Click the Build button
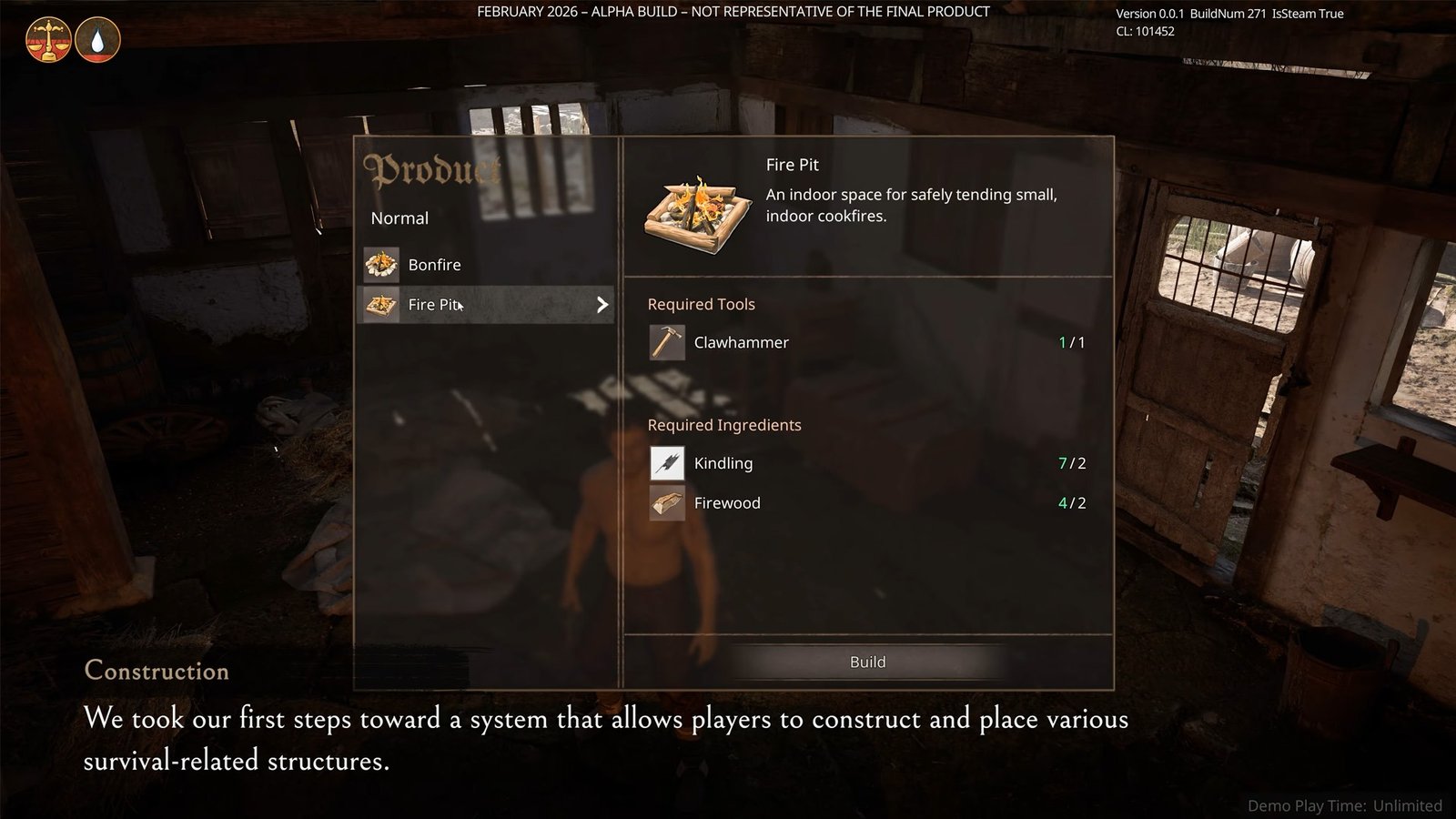The image size is (1456, 819). click(x=867, y=662)
